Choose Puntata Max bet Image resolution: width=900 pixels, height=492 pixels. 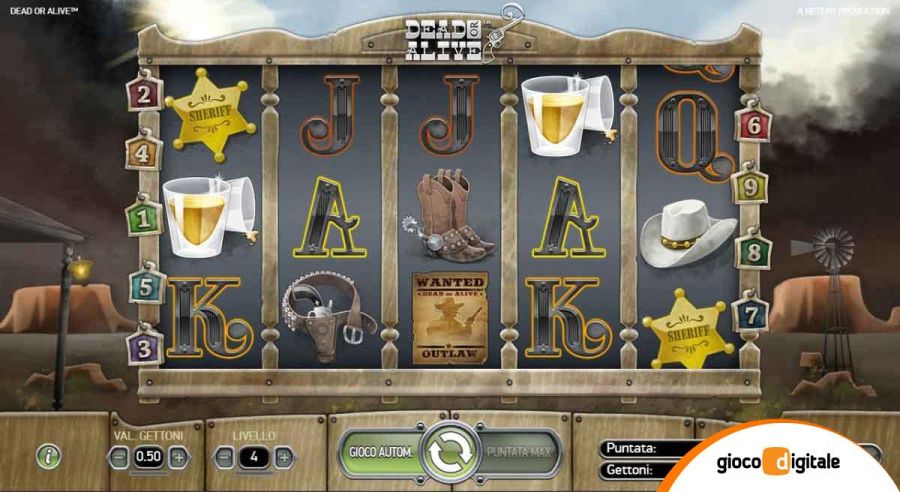click(520, 453)
